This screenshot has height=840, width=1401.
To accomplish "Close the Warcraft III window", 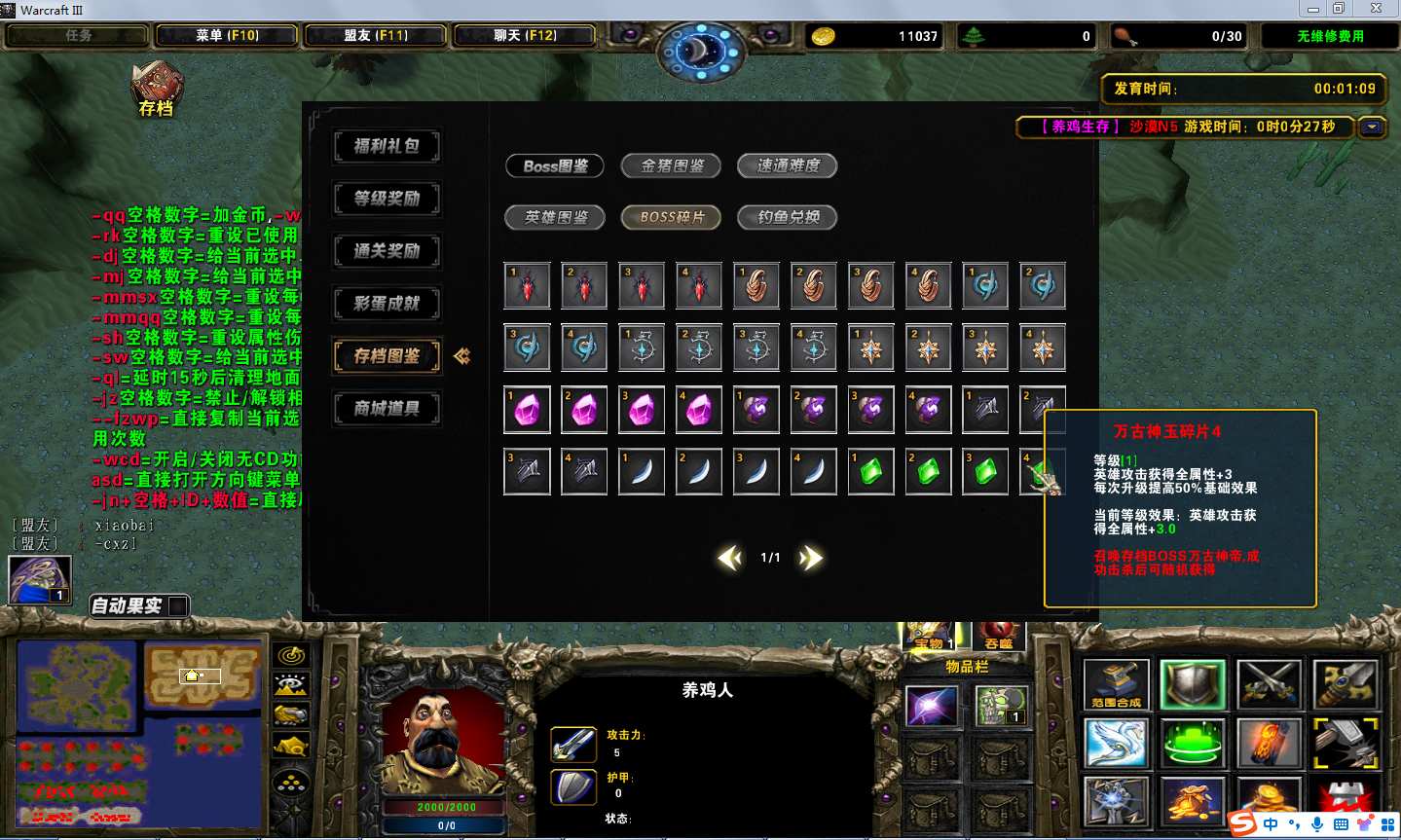I will [1376, 9].
